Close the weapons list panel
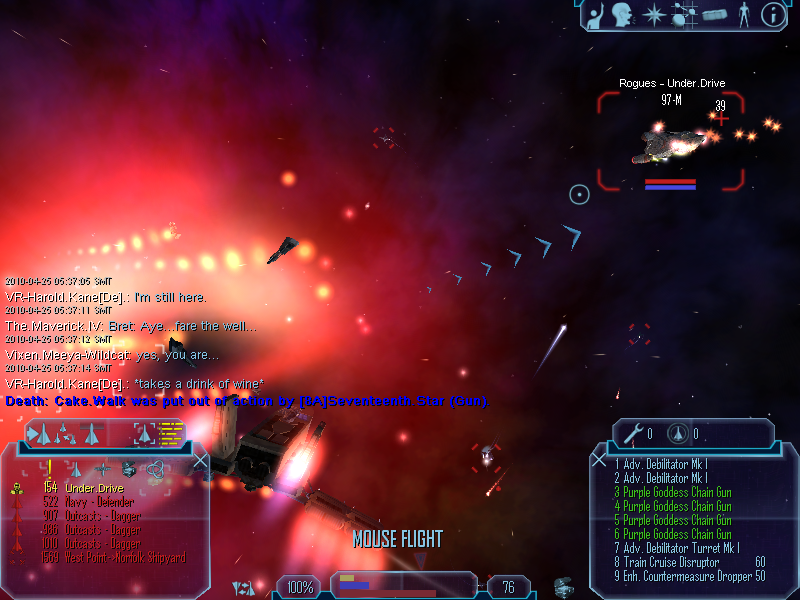 [x=599, y=460]
